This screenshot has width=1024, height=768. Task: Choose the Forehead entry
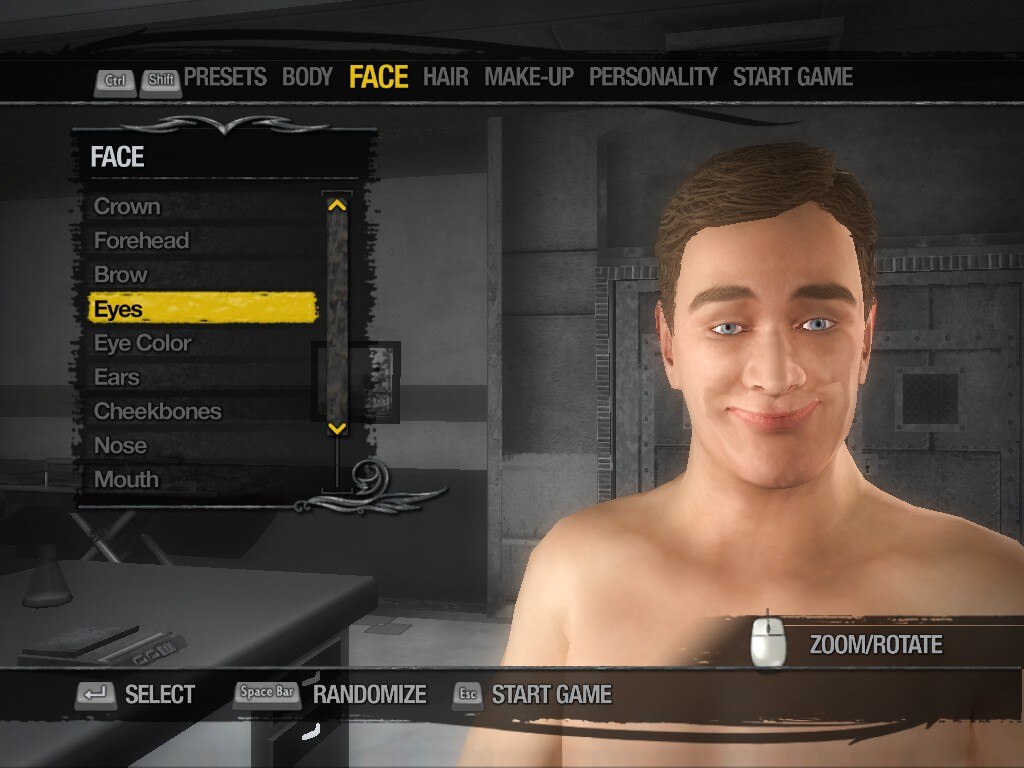point(141,241)
